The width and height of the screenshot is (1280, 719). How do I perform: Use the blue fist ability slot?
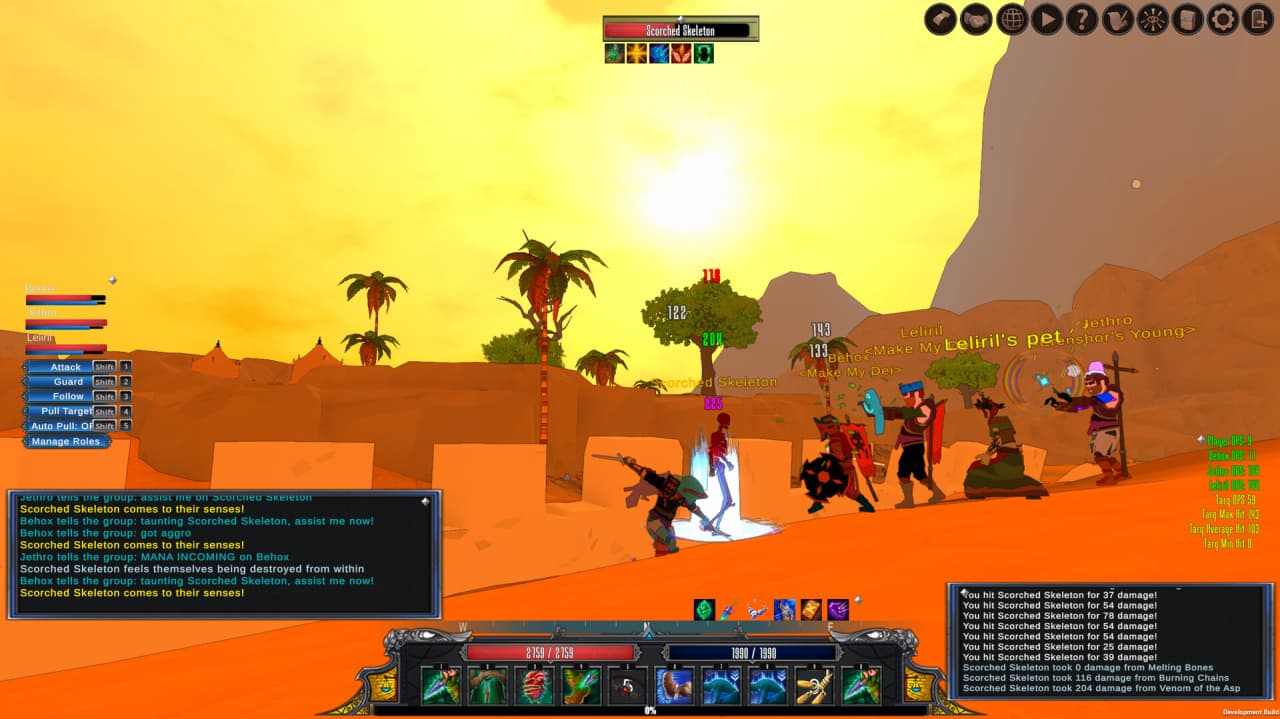pyautogui.click(x=675, y=685)
